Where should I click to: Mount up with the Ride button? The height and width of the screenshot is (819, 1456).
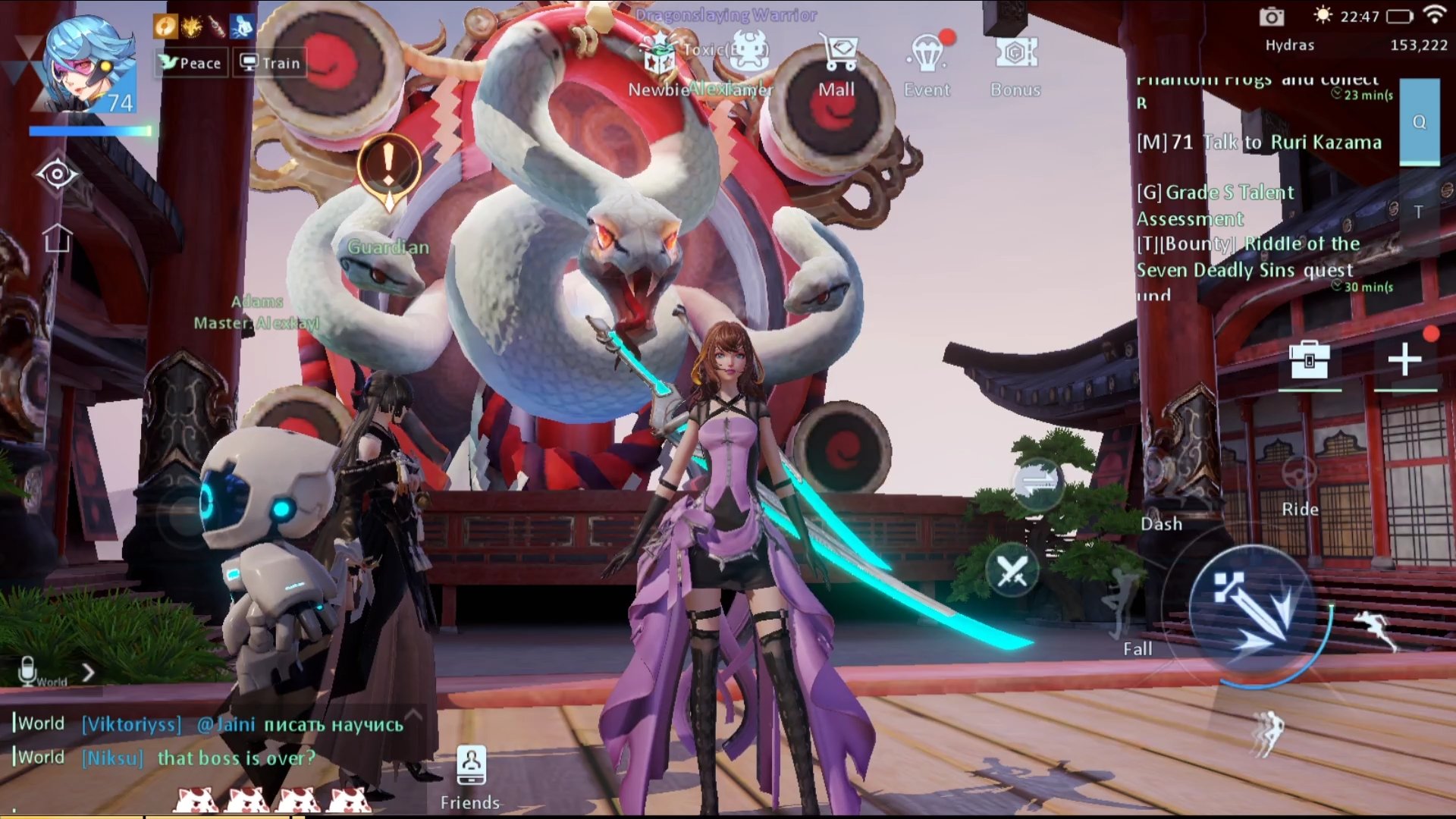pyautogui.click(x=1300, y=485)
